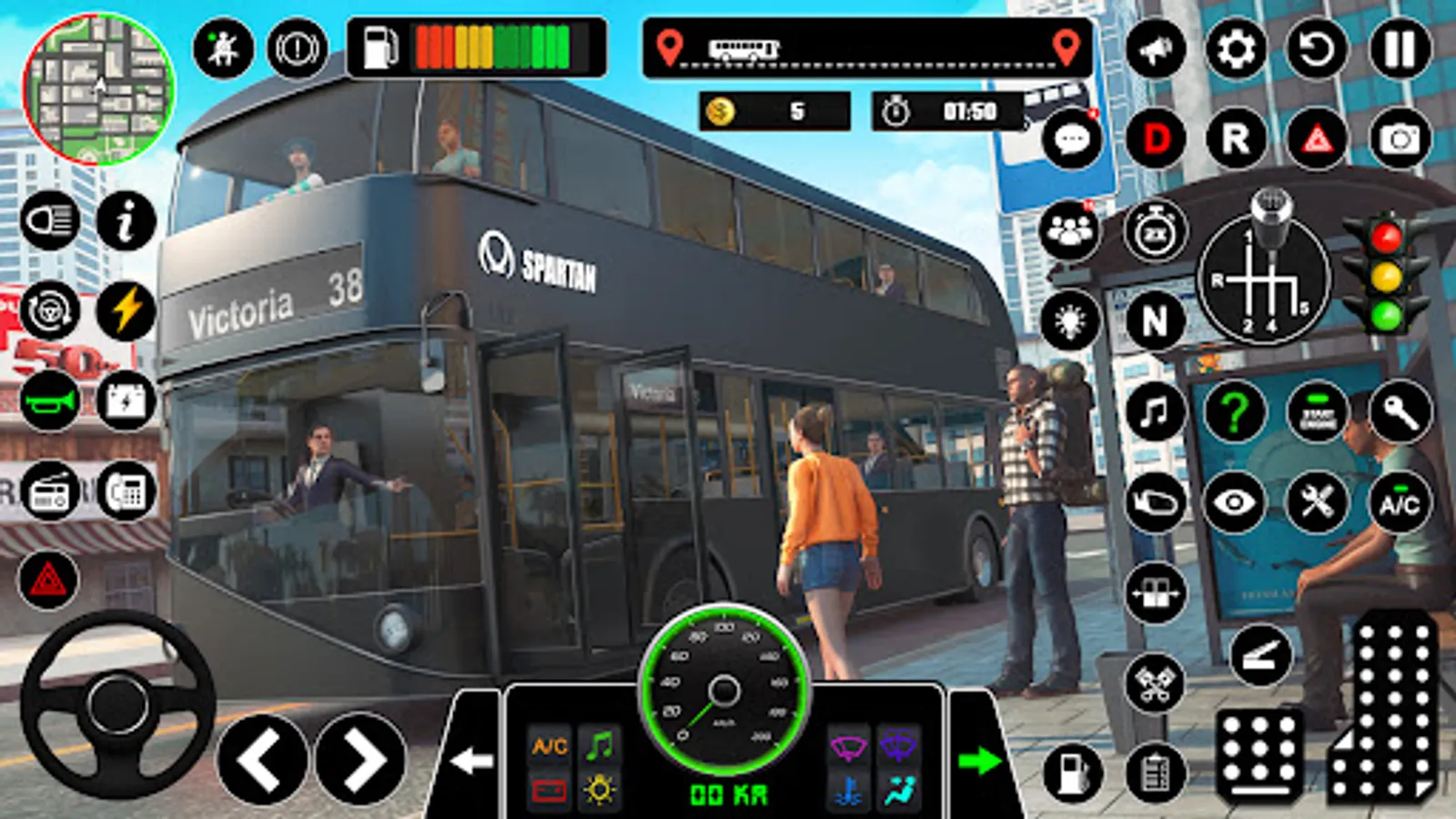This screenshot has width=1456, height=819.
Task: Tap the megaphone announcement button
Action: coord(1156,49)
